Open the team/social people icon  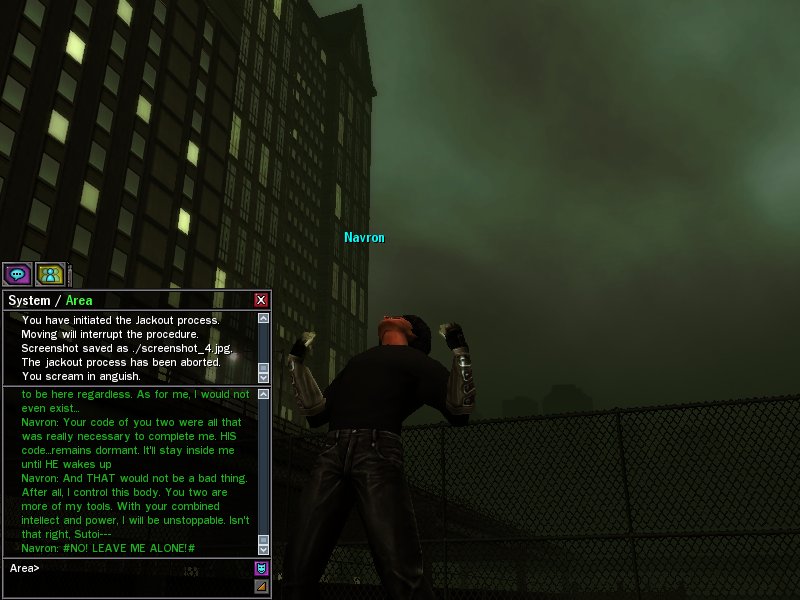click(49, 273)
